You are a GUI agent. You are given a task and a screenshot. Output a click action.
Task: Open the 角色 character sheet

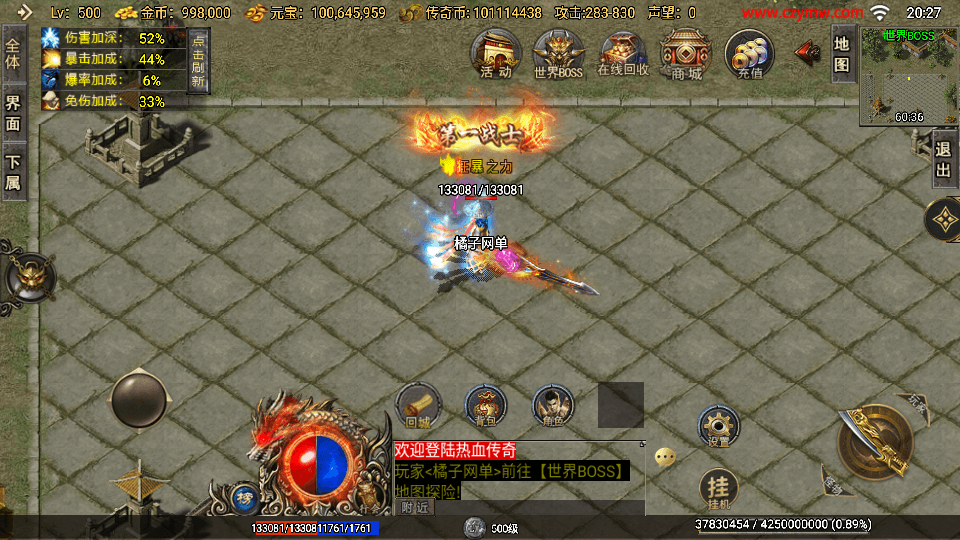(x=553, y=405)
